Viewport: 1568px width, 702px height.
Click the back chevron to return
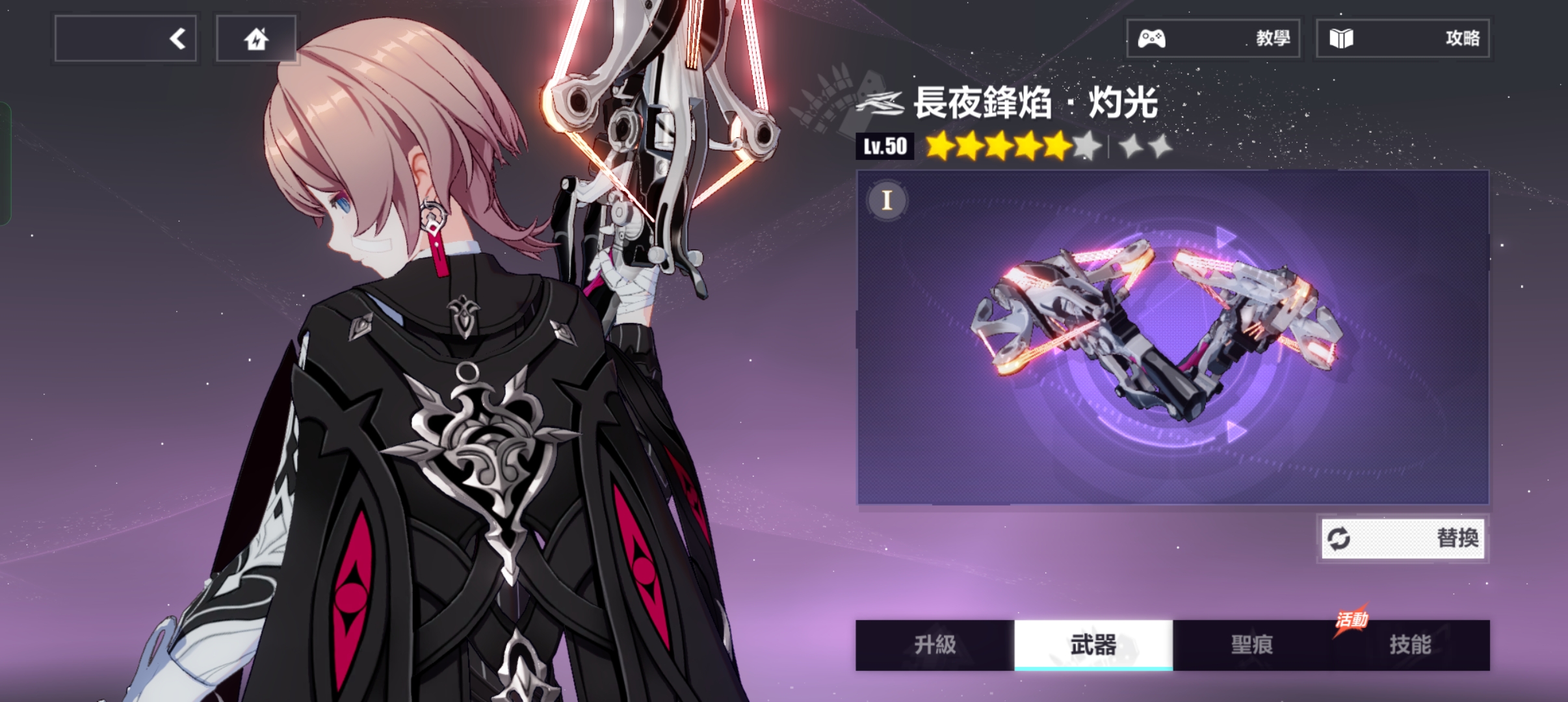point(176,38)
